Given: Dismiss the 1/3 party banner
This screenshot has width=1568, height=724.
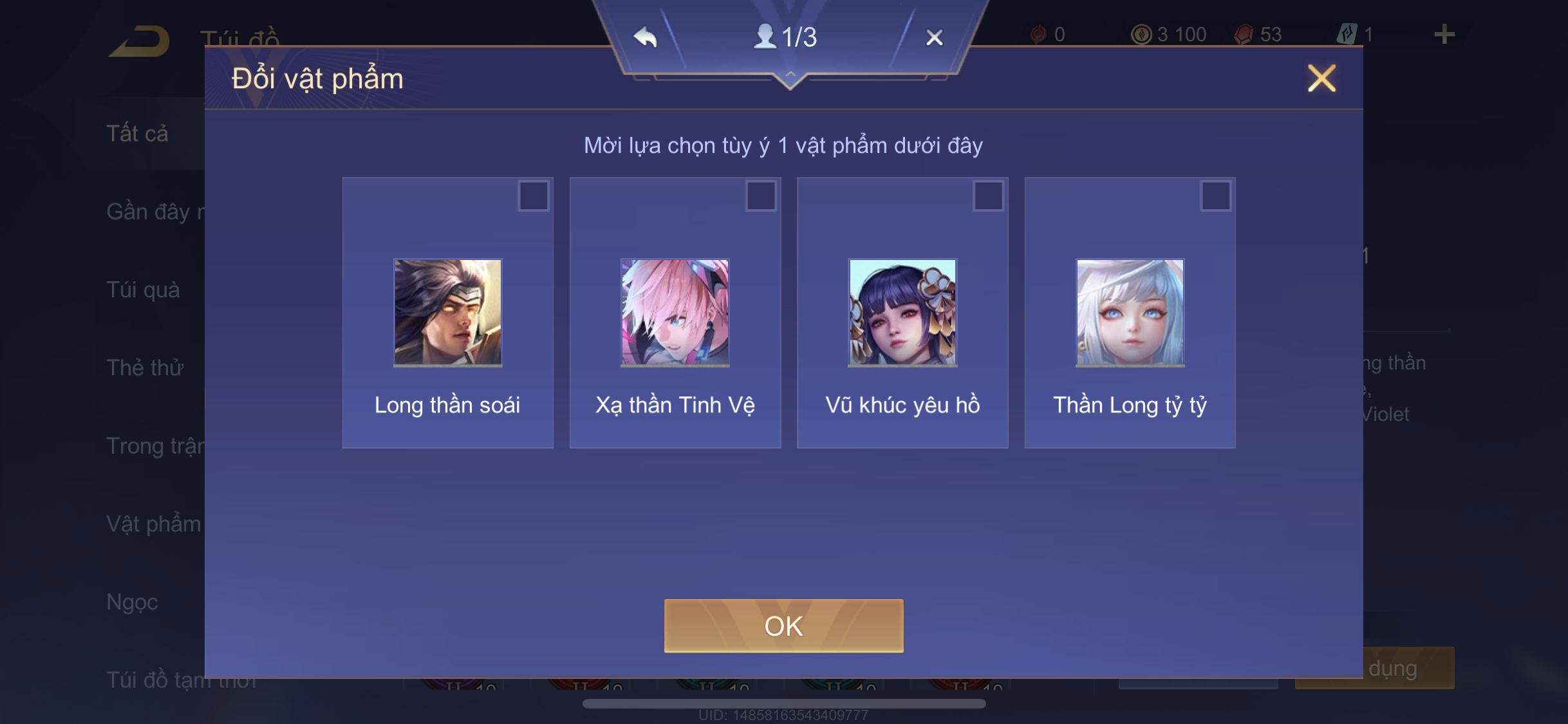Looking at the screenshot, I should [934, 37].
